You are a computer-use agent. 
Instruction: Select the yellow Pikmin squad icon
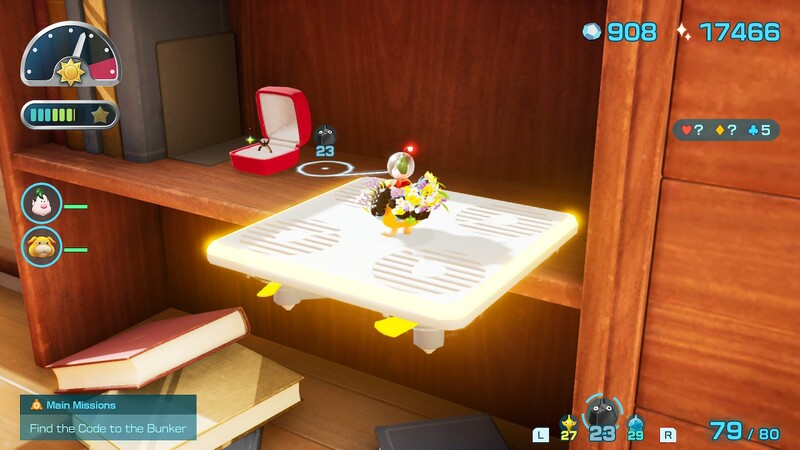tap(569, 427)
